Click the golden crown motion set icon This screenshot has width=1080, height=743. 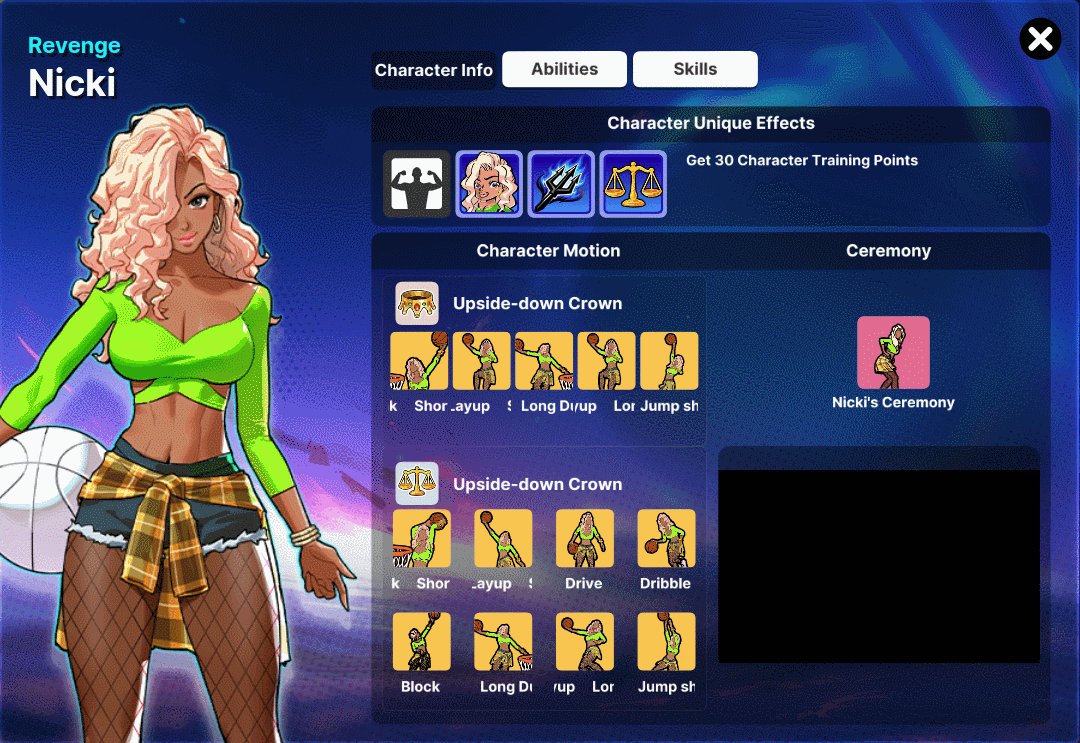pyautogui.click(x=417, y=303)
